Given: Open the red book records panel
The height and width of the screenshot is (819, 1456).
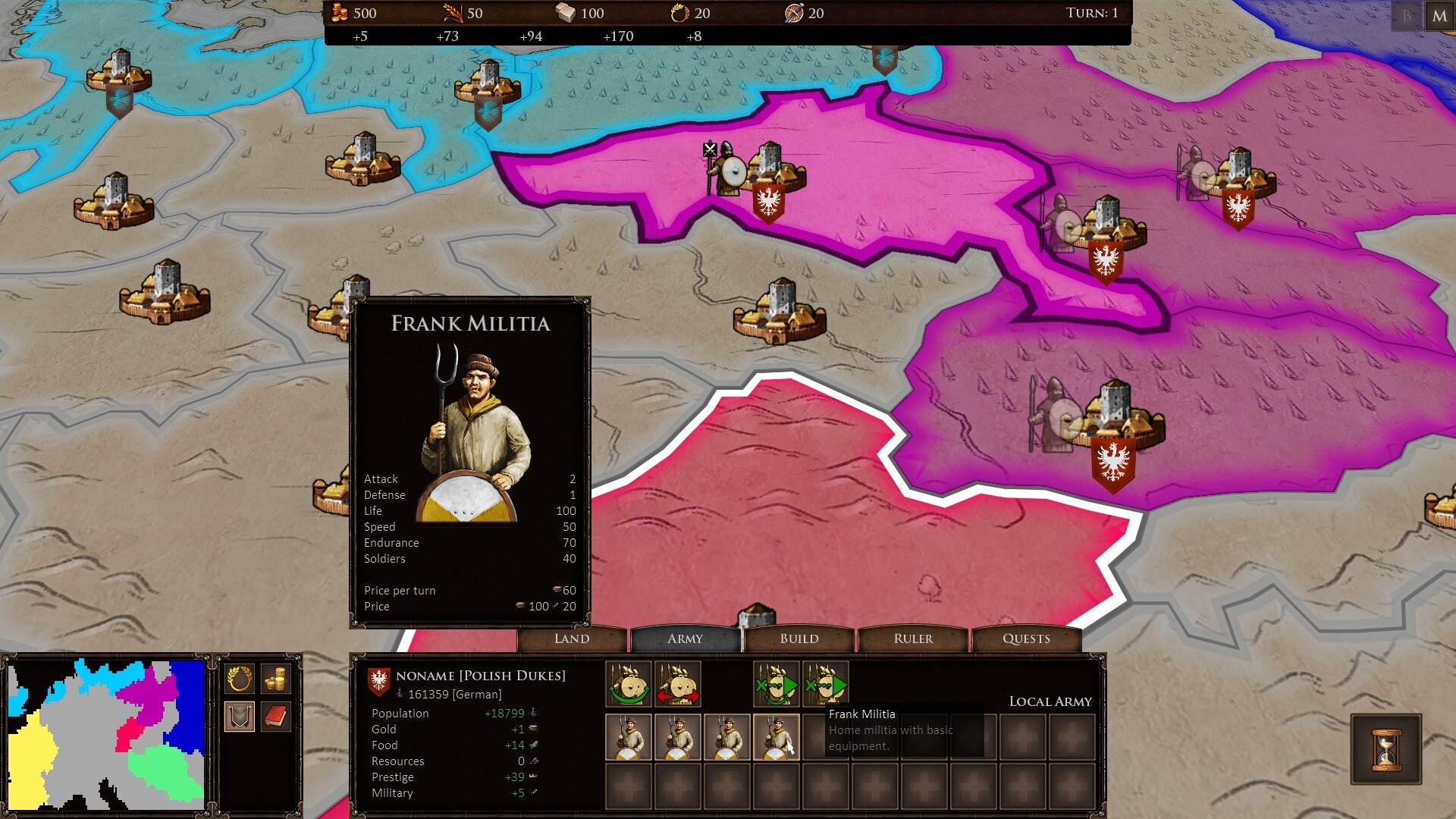Looking at the screenshot, I should [x=275, y=715].
